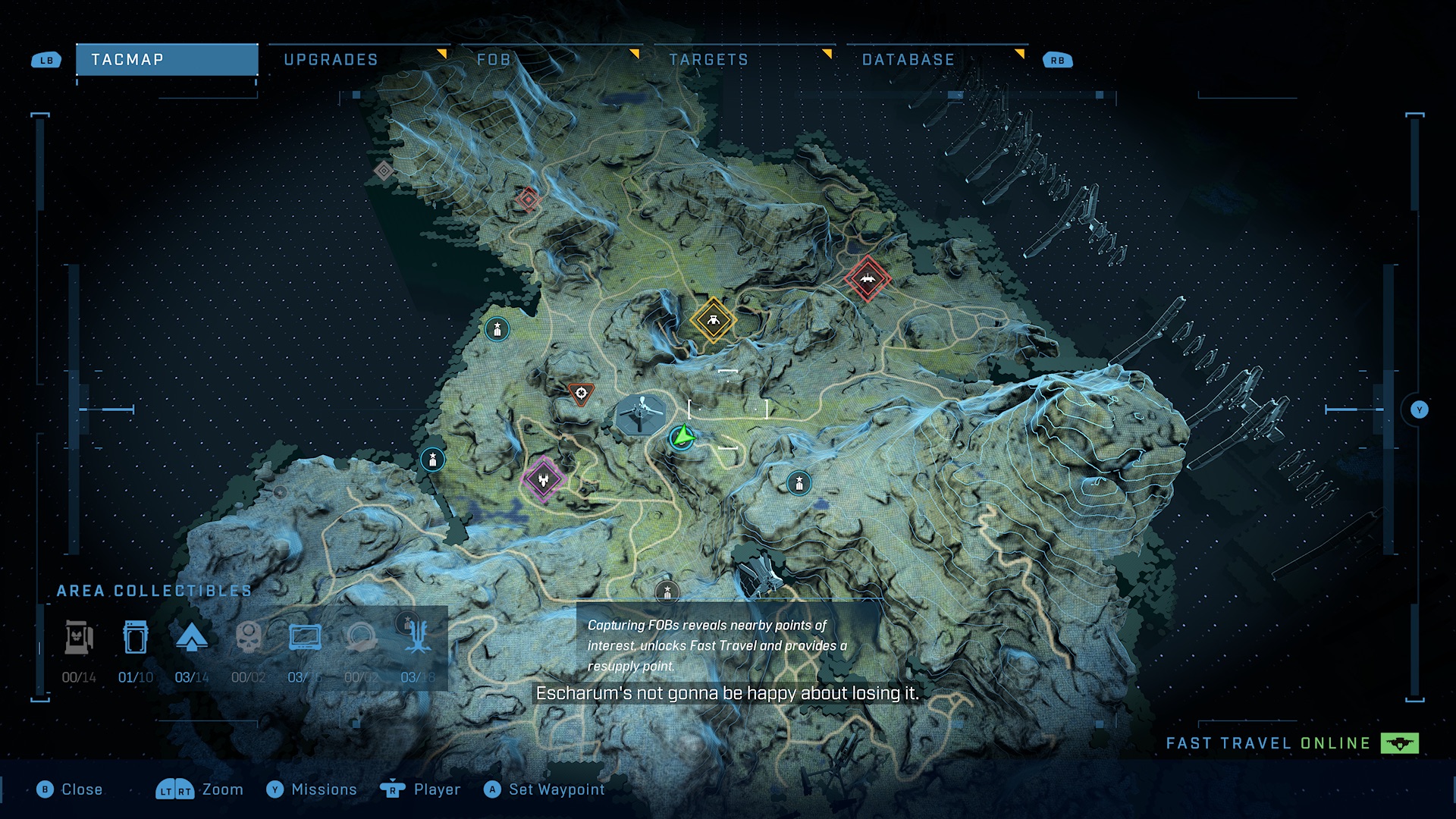Click the green player arrow marker
This screenshot has width=1456, height=819.
(x=682, y=437)
